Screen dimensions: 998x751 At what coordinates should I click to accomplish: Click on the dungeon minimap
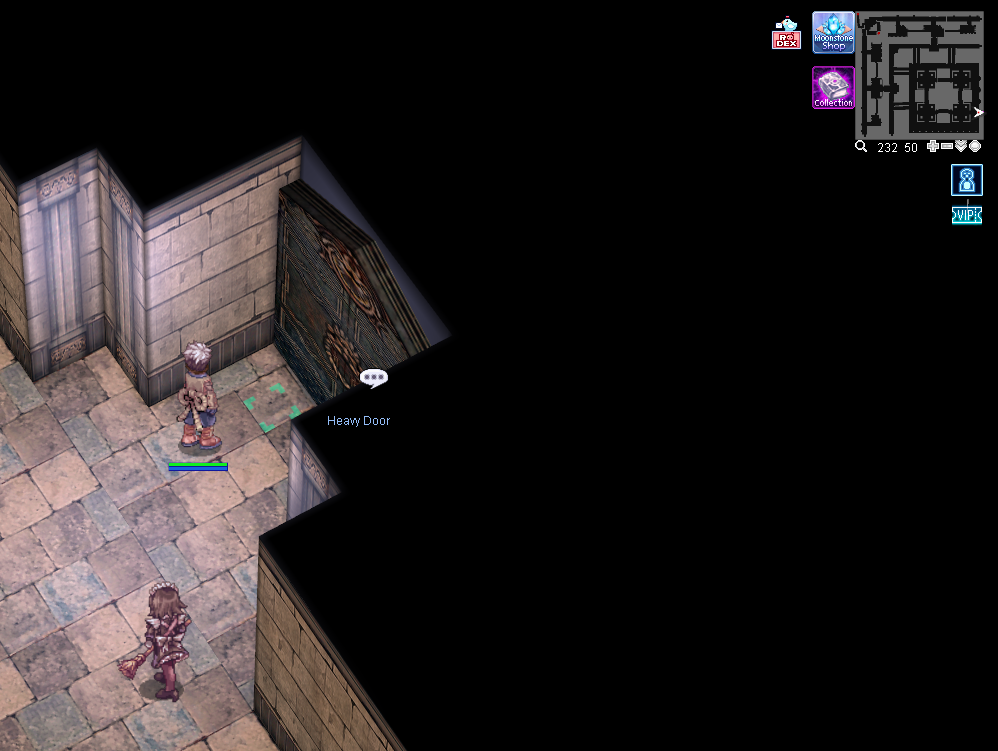920,75
